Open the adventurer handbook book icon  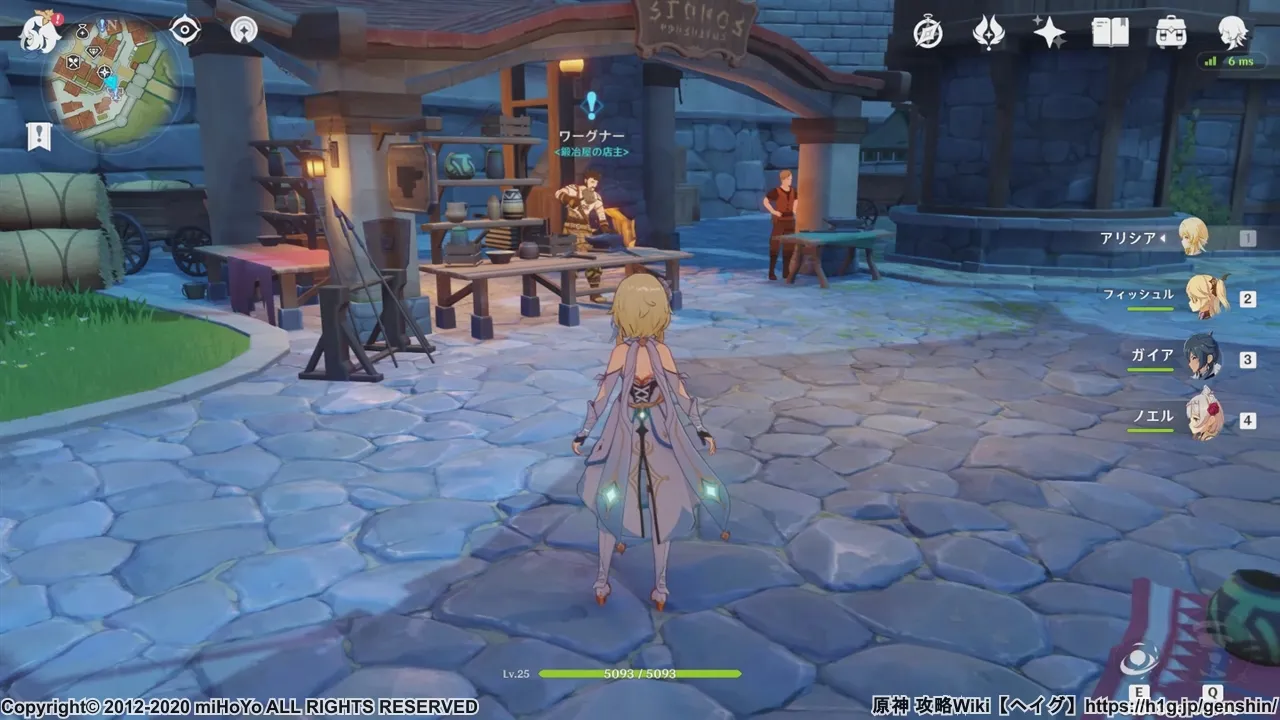click(1110, 33)
